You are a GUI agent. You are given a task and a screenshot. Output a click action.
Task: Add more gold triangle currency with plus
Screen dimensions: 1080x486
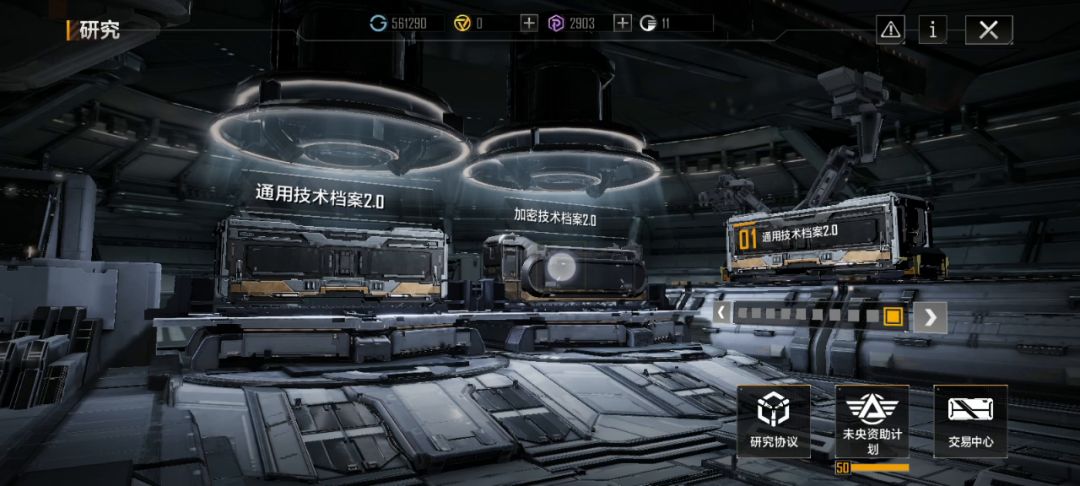tap(529, 23)
